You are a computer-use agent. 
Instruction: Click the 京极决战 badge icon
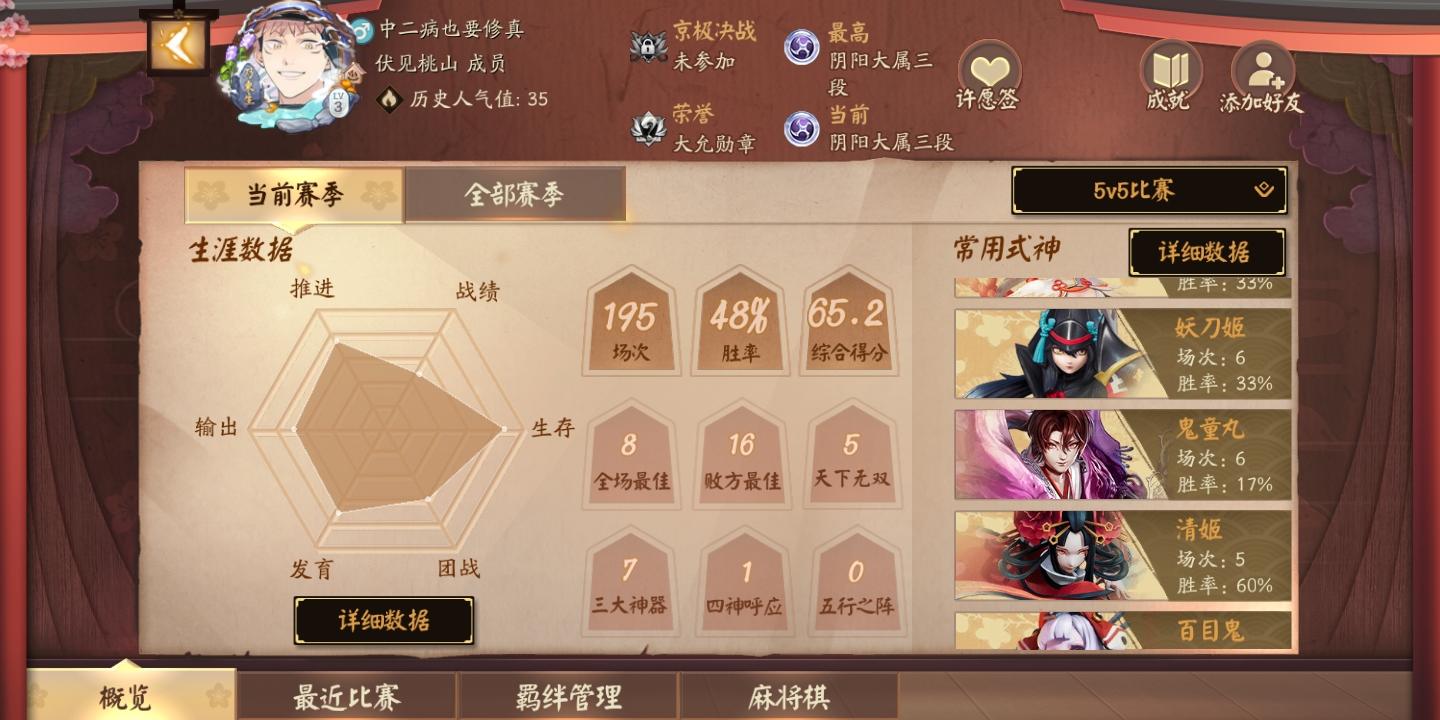[x=649, y=45]
